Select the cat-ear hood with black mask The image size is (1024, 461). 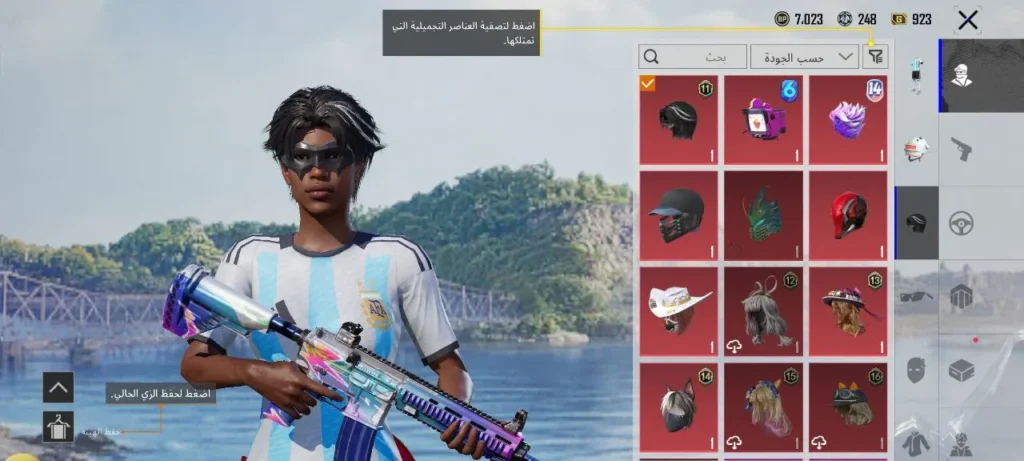pos(679,407)
